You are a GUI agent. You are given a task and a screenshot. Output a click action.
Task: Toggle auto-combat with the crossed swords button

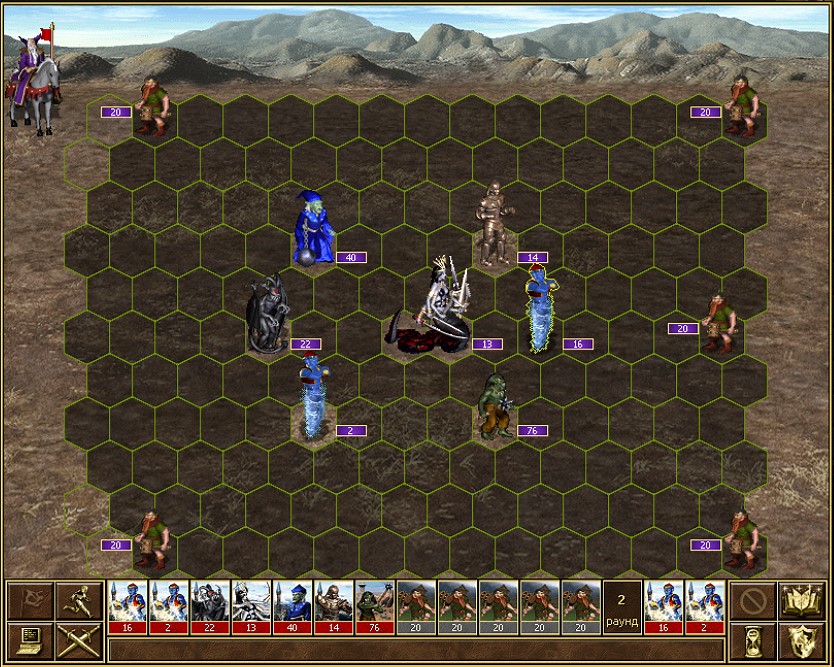pos(76,641)
